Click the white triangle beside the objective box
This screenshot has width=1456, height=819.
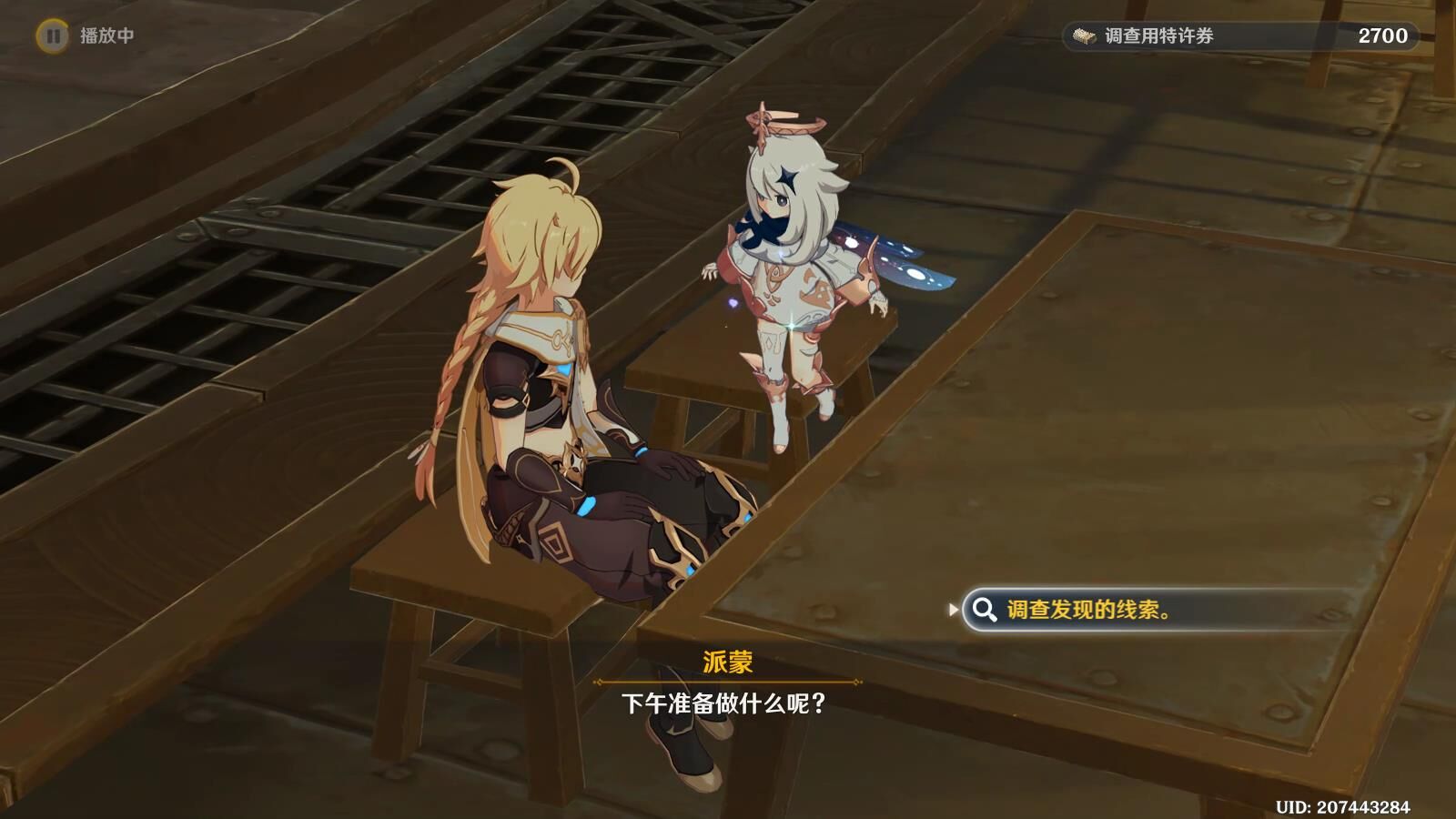coord(955,607)
